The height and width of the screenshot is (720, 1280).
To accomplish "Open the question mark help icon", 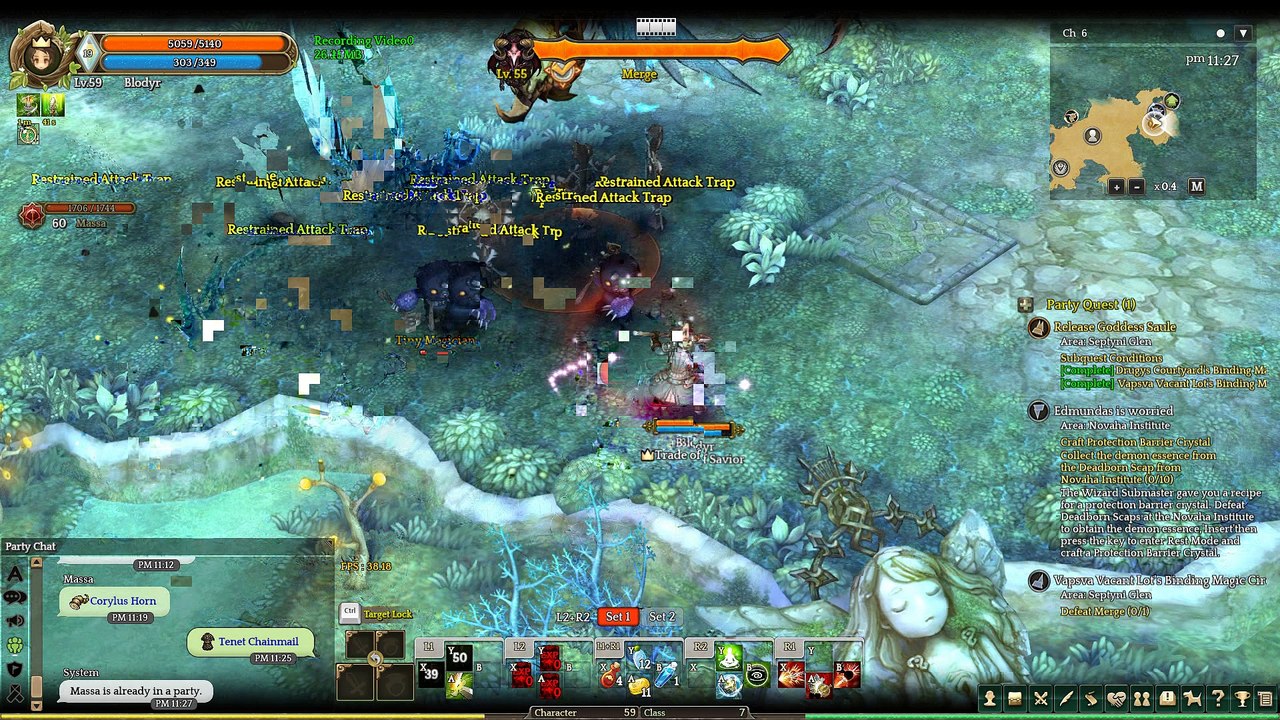I will [x=1217, y=699].
